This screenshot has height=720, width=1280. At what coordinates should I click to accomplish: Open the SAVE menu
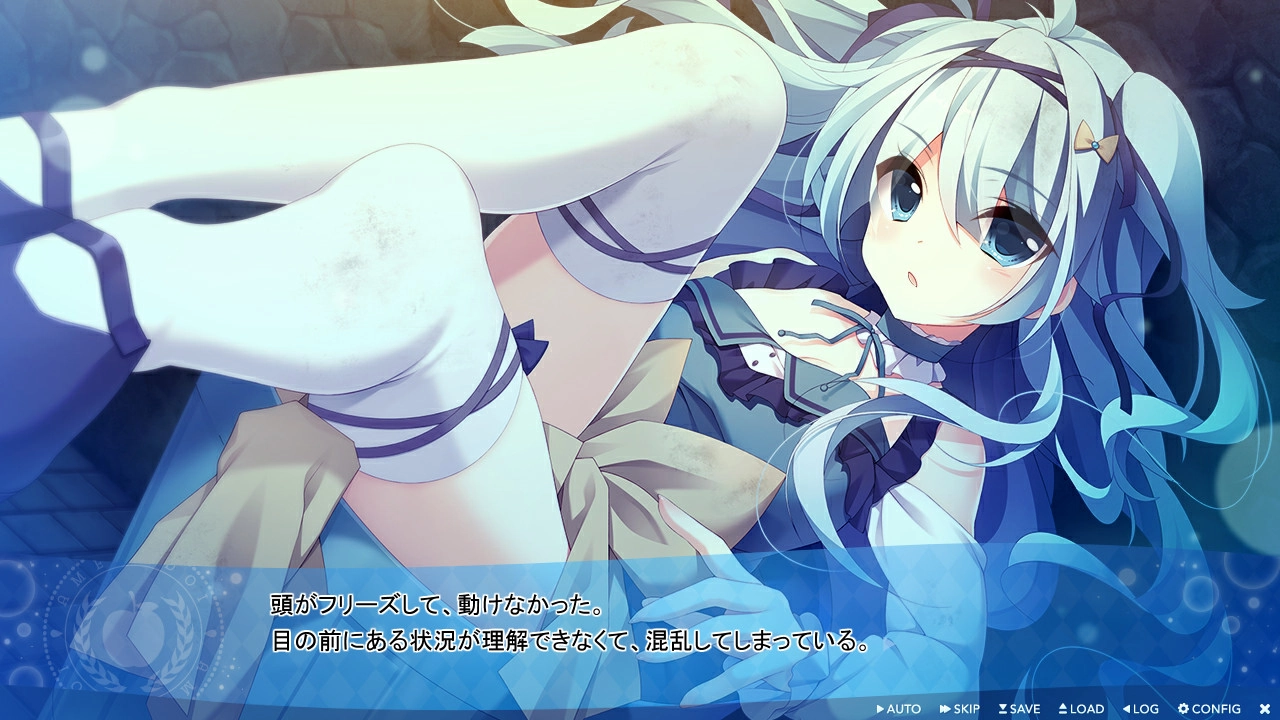click(1019, 709)
